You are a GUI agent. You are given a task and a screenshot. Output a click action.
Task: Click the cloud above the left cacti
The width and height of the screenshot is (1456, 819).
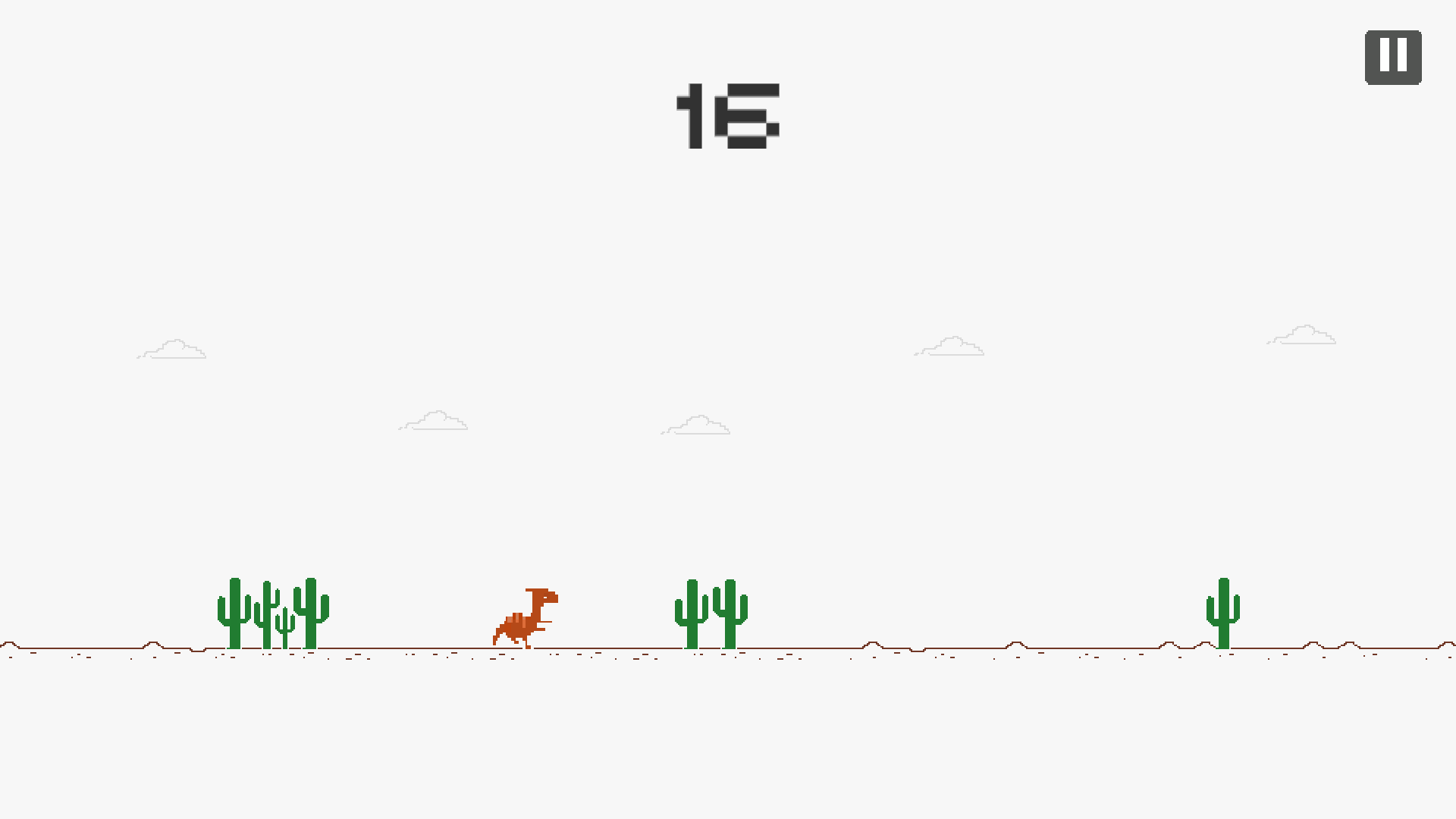tap(172, 349)
